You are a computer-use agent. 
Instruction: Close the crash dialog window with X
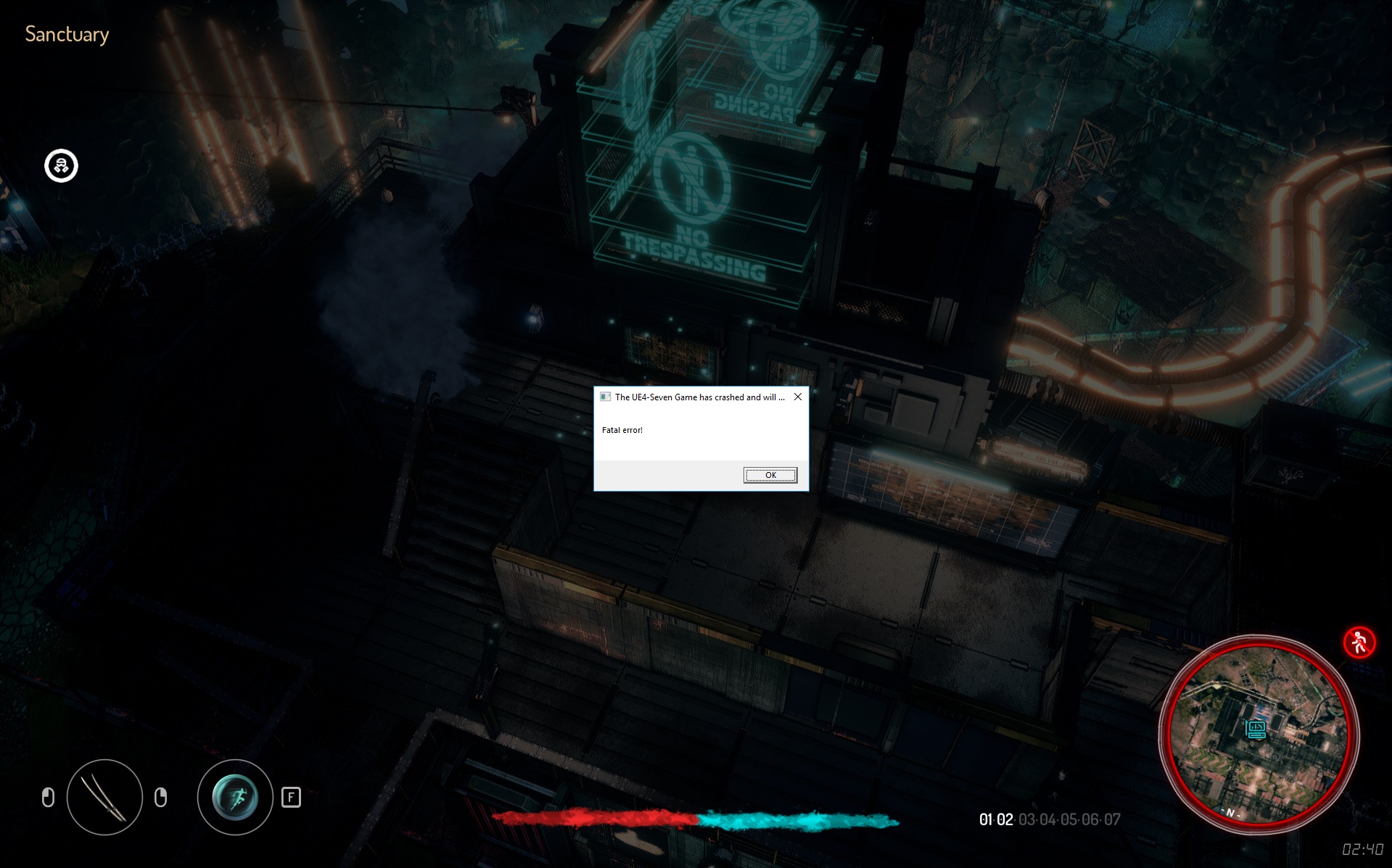coord(797,397)
